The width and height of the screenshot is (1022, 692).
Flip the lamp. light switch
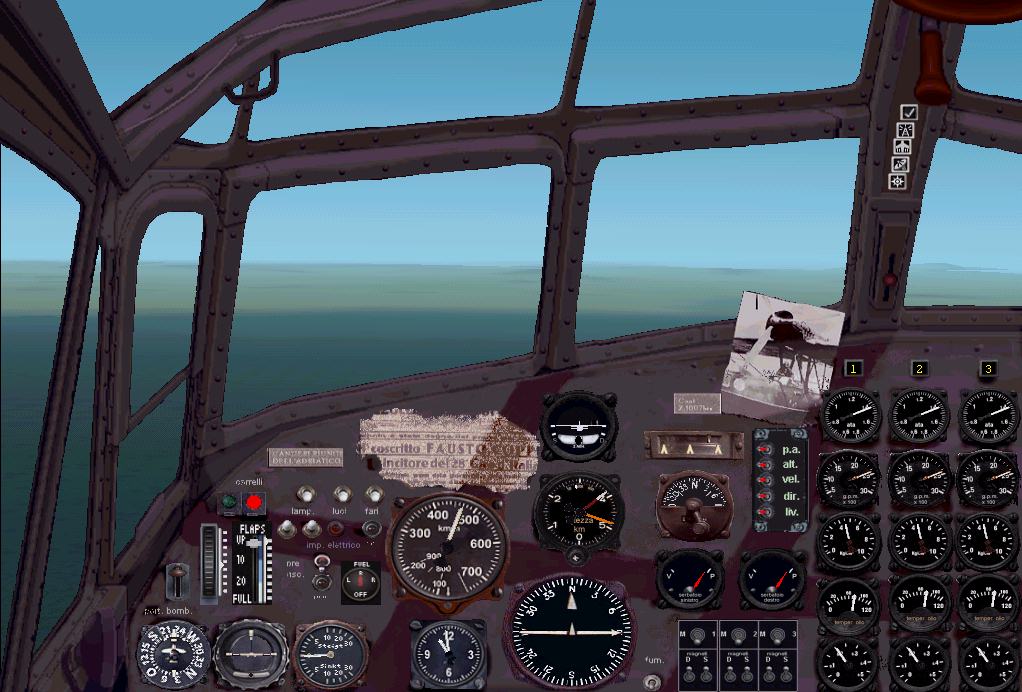[x=305, y=494]
